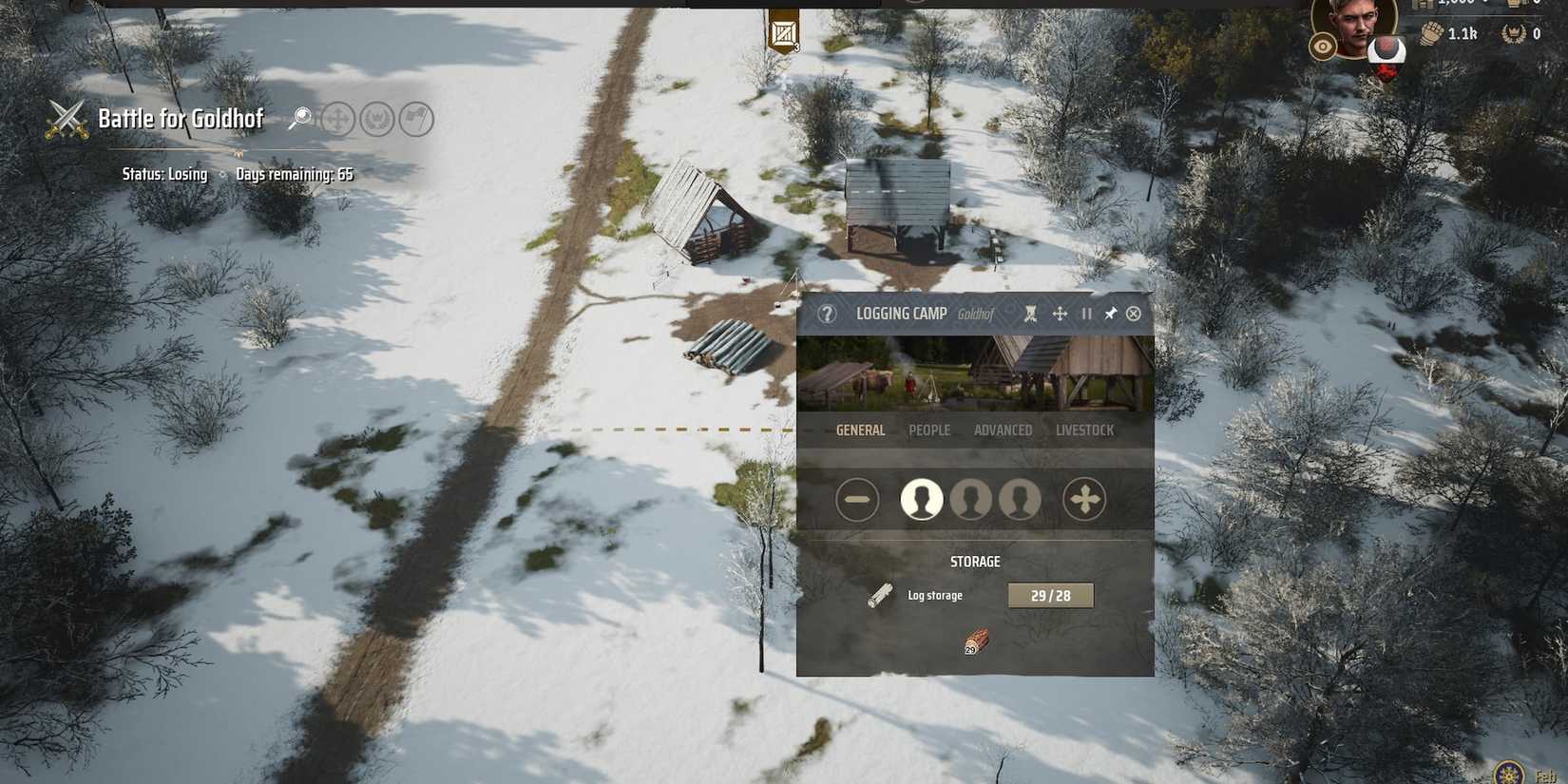
Task: Select the magnifier icon beside Battle for Goldhof
Action: [x=301, y=118]
